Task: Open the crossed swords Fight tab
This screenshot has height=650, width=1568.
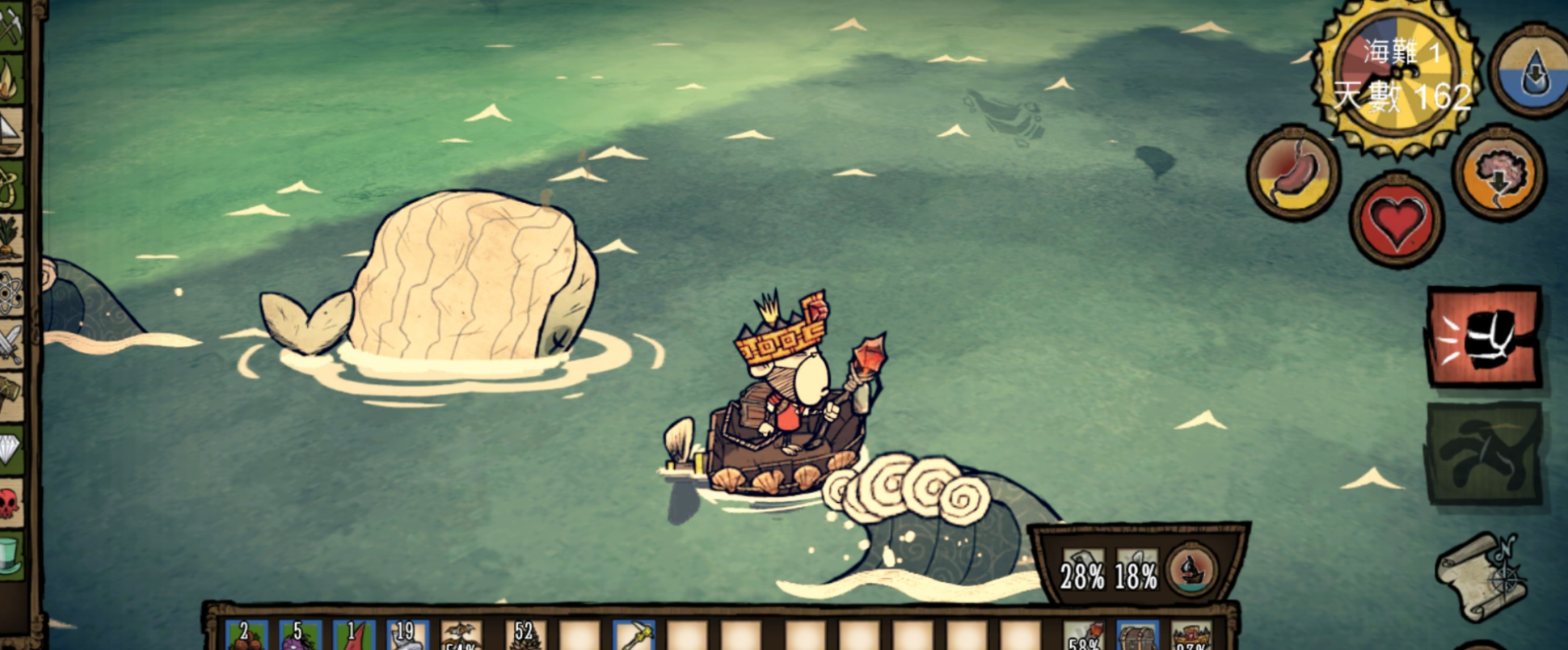Action: coord(11,344)
